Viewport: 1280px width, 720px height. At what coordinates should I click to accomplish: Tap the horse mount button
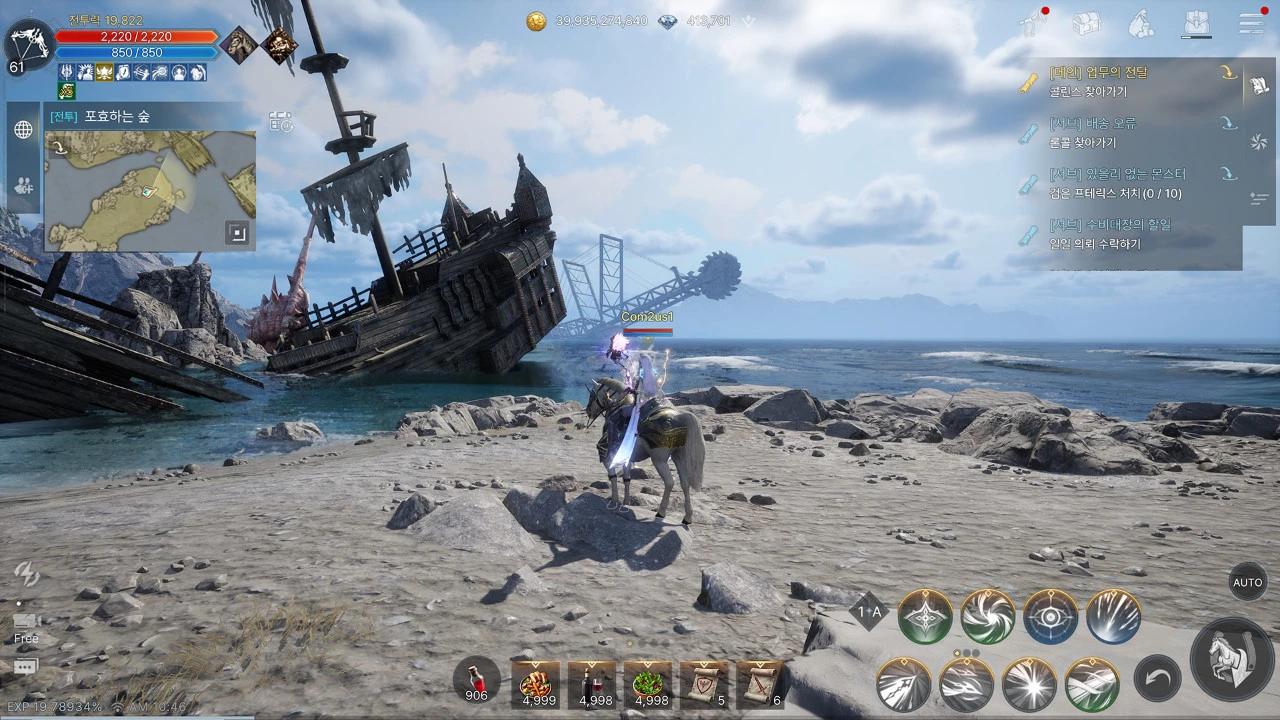pos(1232,658)
